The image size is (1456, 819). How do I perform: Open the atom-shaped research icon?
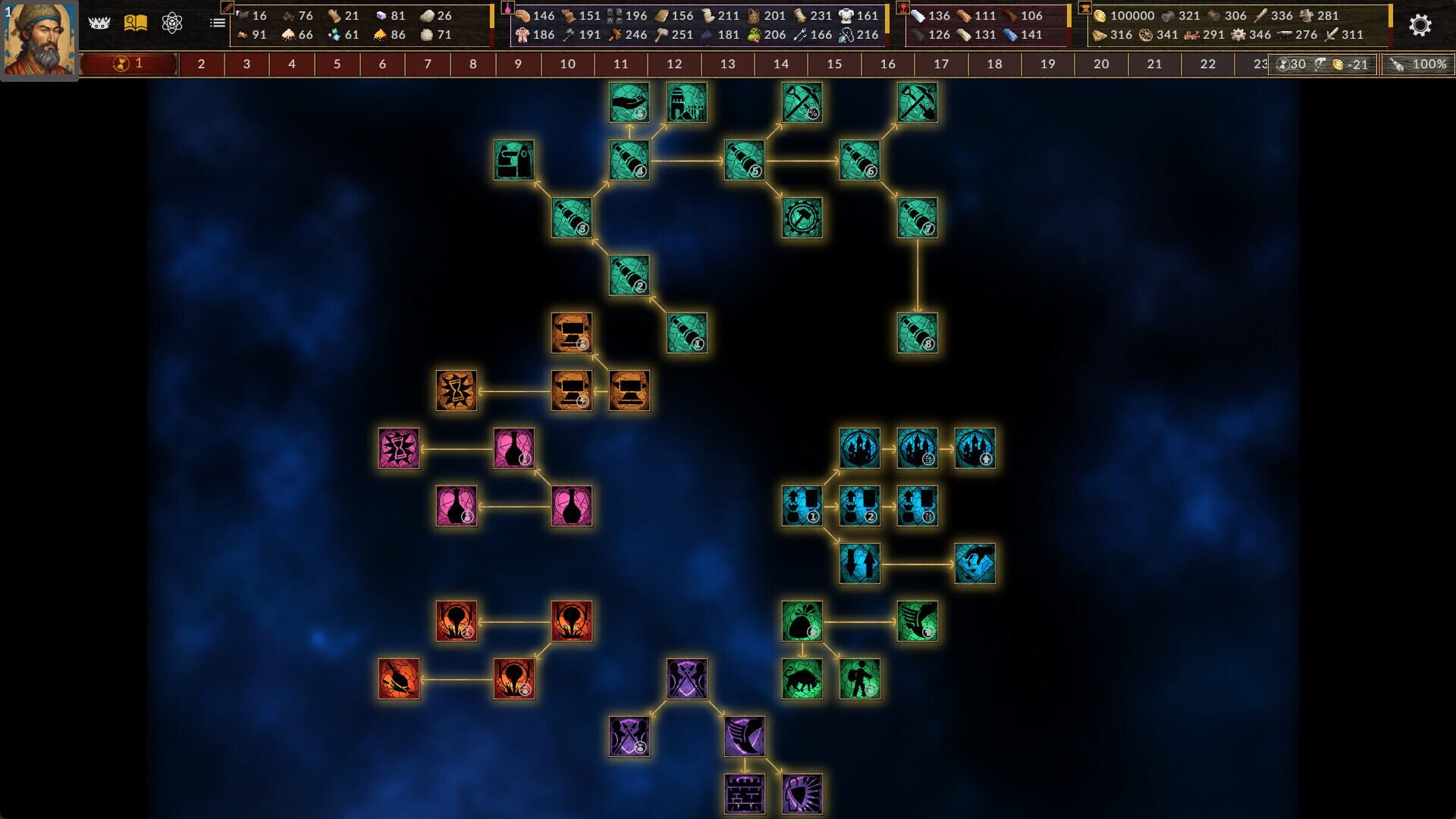(174, 22)
